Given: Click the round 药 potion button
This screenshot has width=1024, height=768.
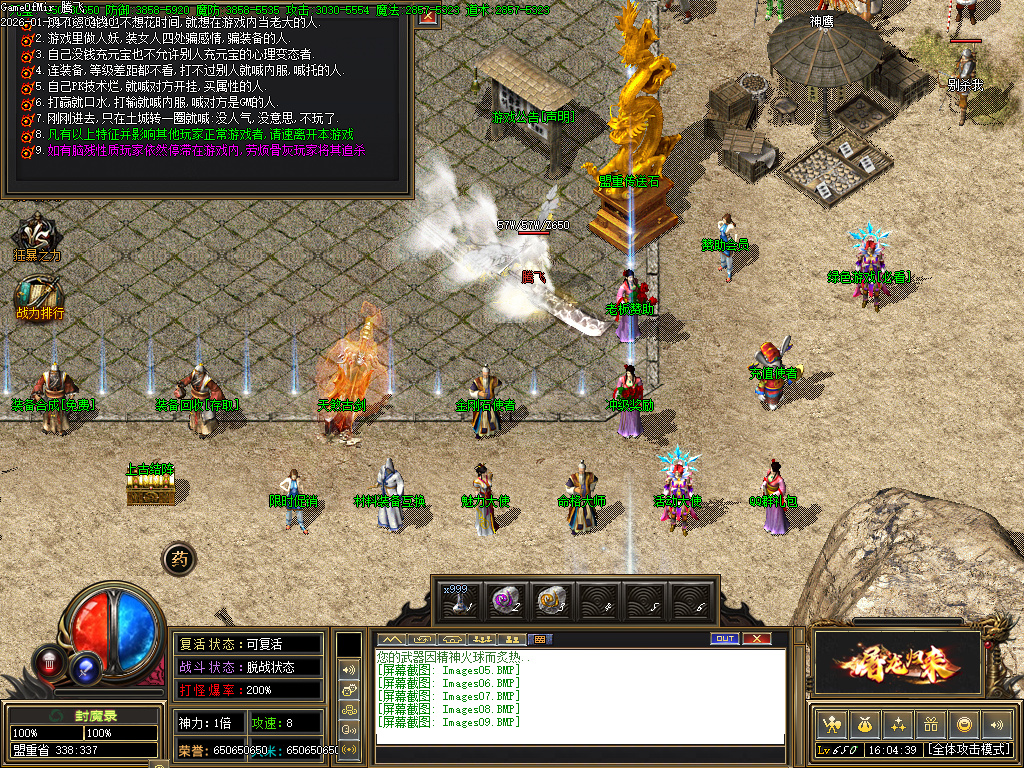Looking at the screenshot, I should point(179,559).
